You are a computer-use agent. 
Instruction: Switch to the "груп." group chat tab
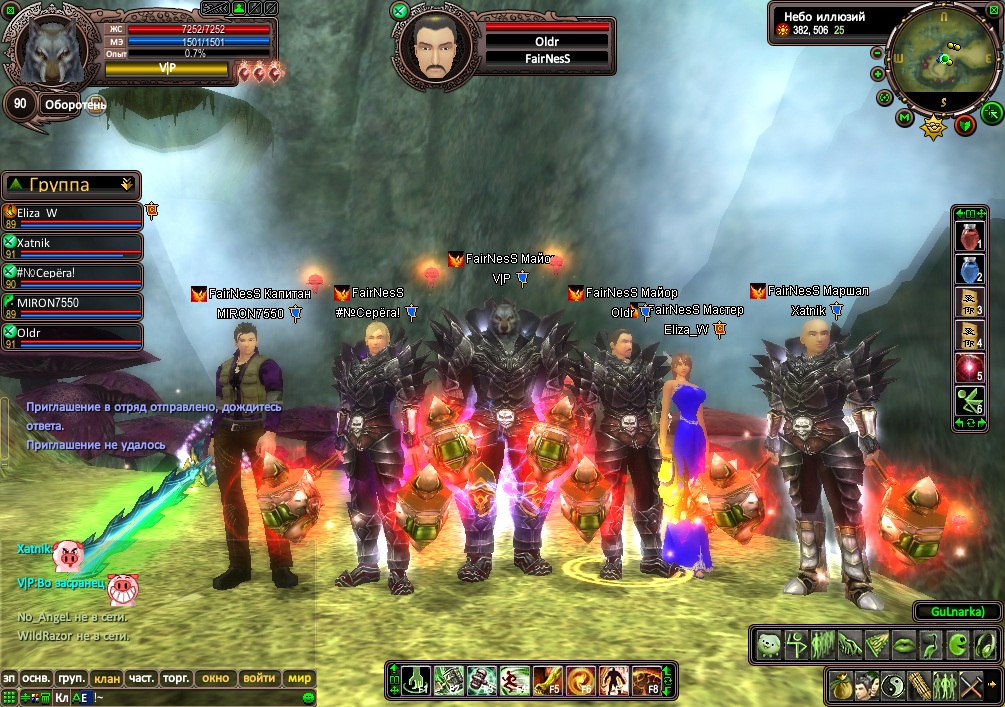71,678
